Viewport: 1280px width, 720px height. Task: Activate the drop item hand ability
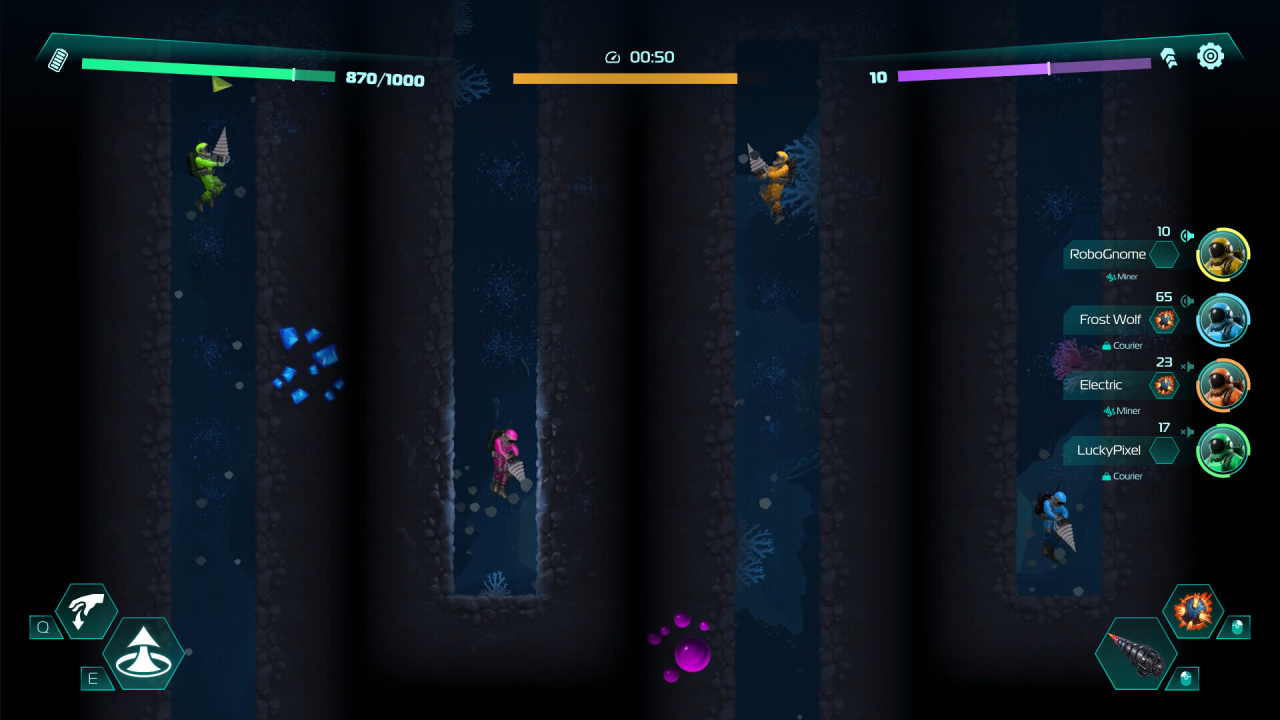pos(86,611)
